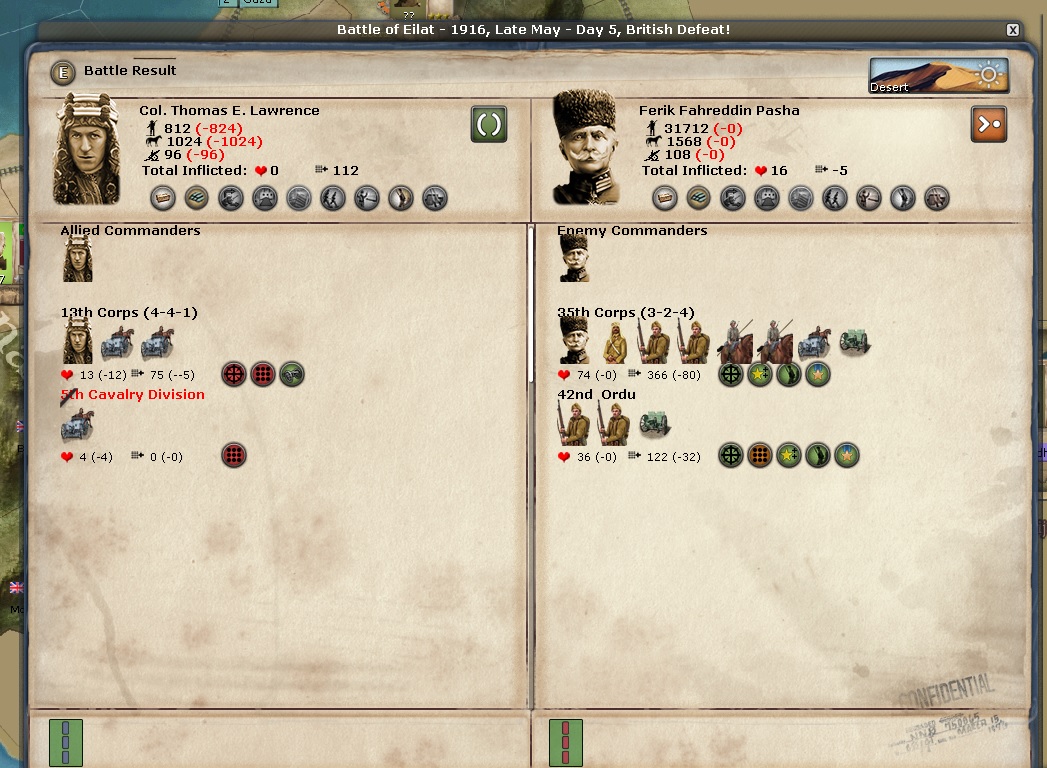Select the small portrait under Enemy Commanders
The image size is (1047, 768).
(574, 259)
